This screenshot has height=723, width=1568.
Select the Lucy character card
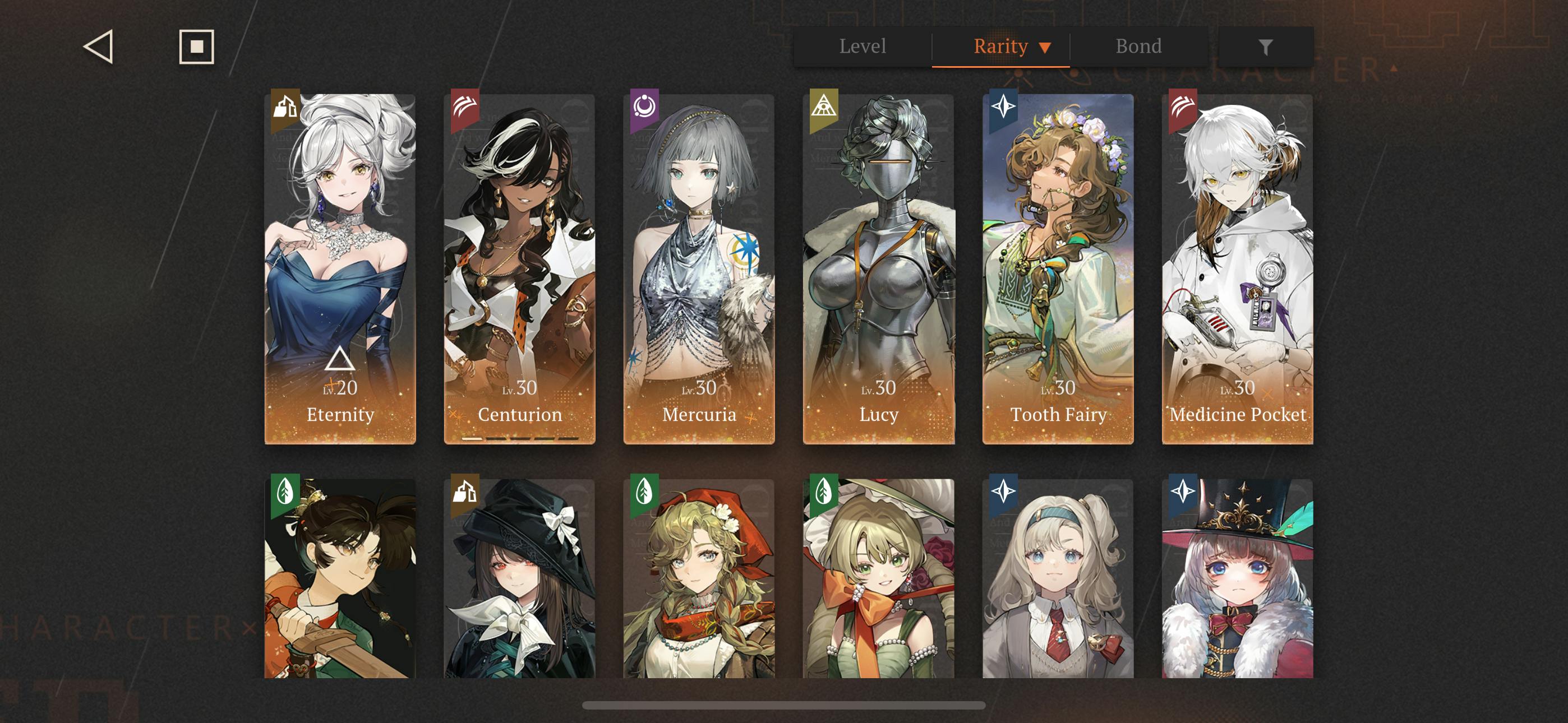[x=878, y=269]
